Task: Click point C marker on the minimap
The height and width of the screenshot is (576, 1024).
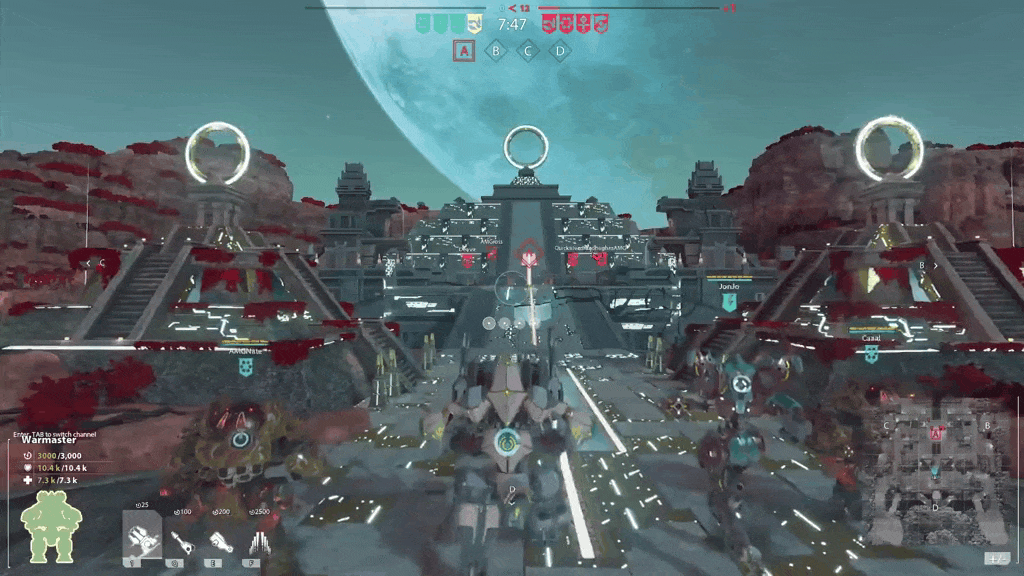Action: (886, 426)
